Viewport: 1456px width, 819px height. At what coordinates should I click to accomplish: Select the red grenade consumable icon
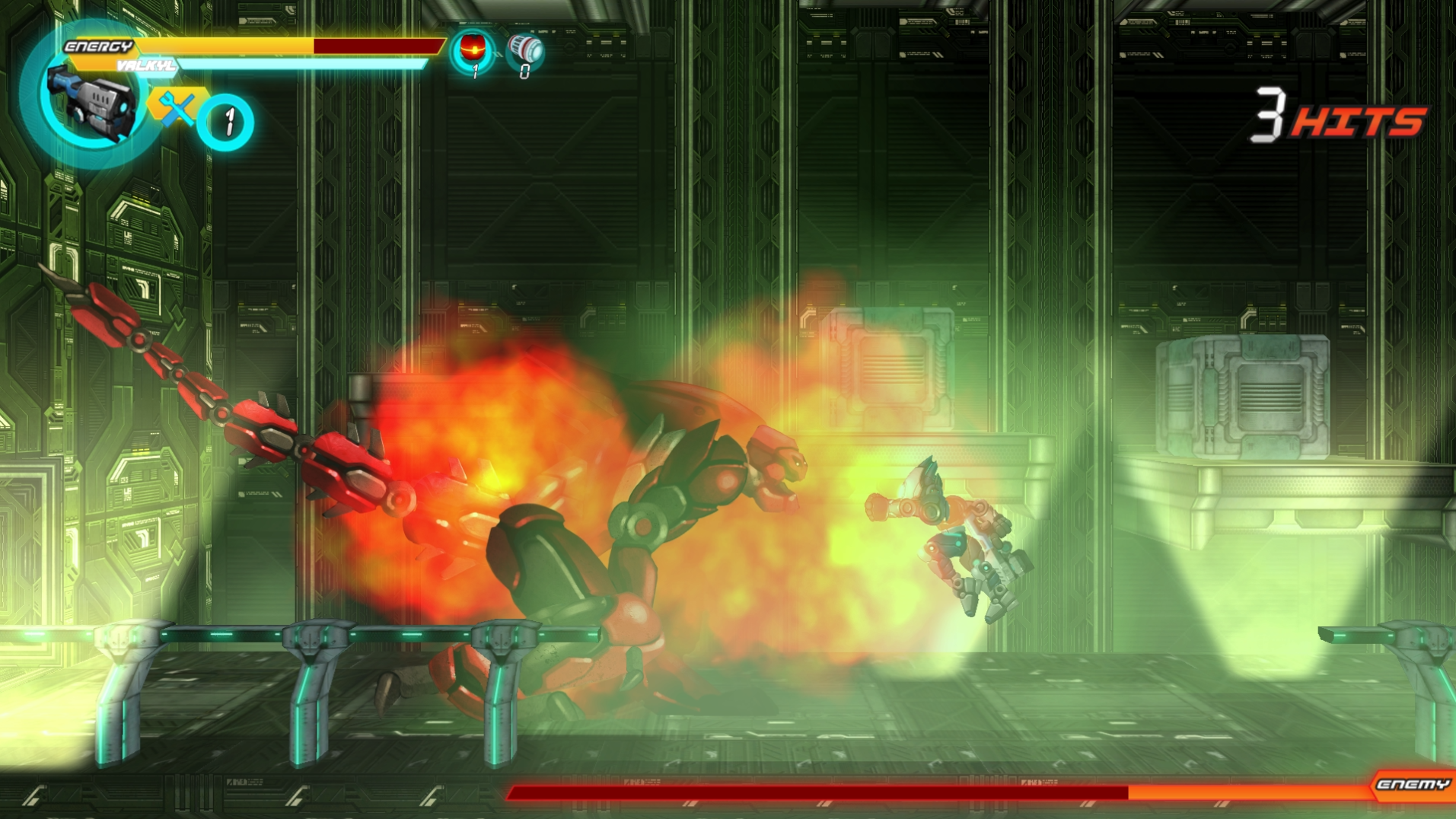pos(472,46)
